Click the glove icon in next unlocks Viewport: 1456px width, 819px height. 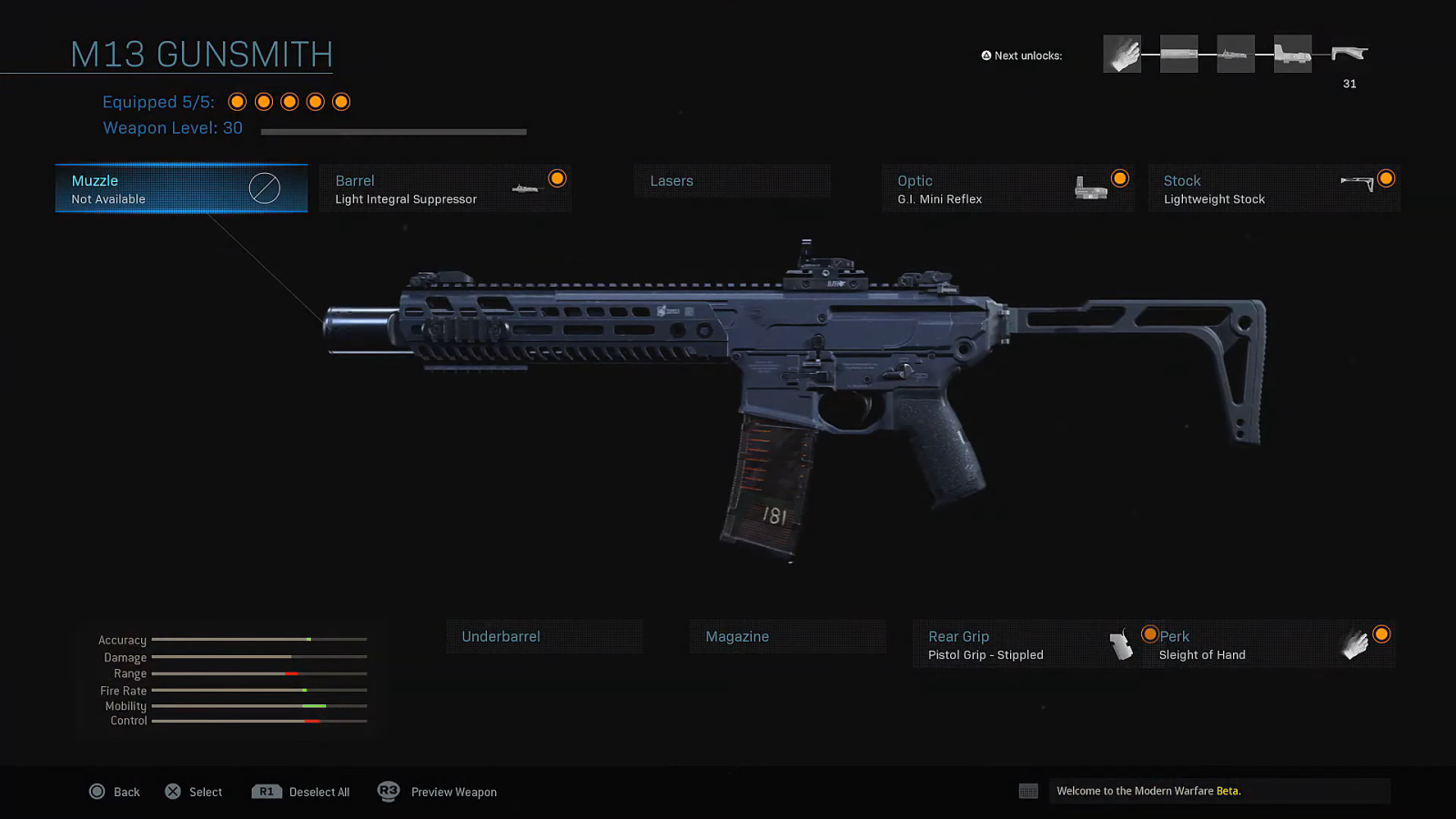1122,55
